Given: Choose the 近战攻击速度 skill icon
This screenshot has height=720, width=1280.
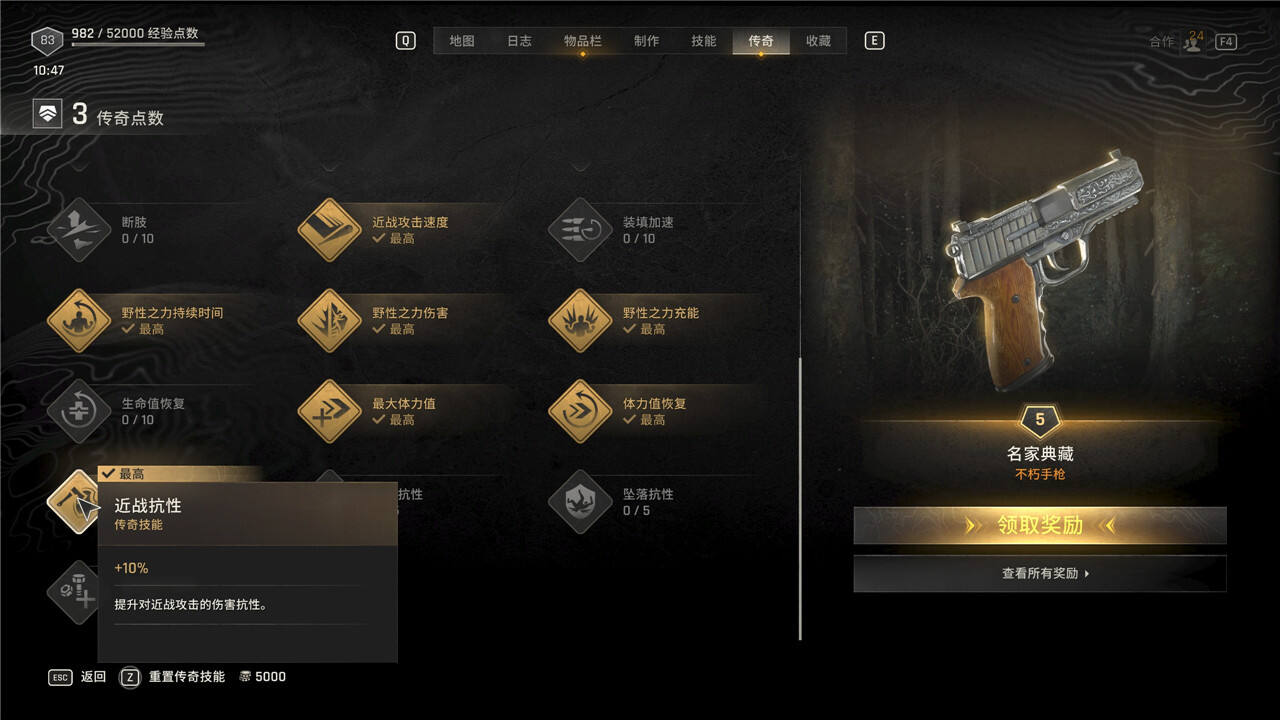Looking at the screenshot, I should [329, 230].
